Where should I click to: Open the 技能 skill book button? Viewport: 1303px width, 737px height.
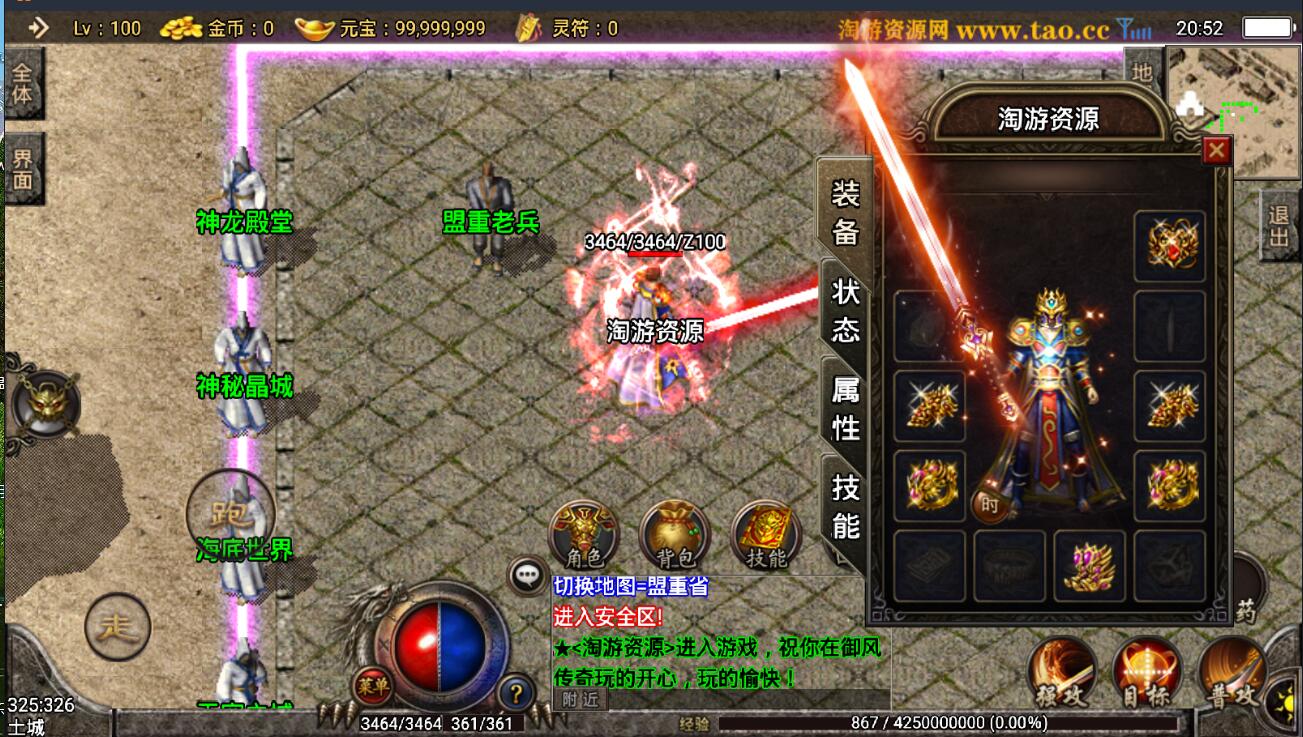pos(766,536)
